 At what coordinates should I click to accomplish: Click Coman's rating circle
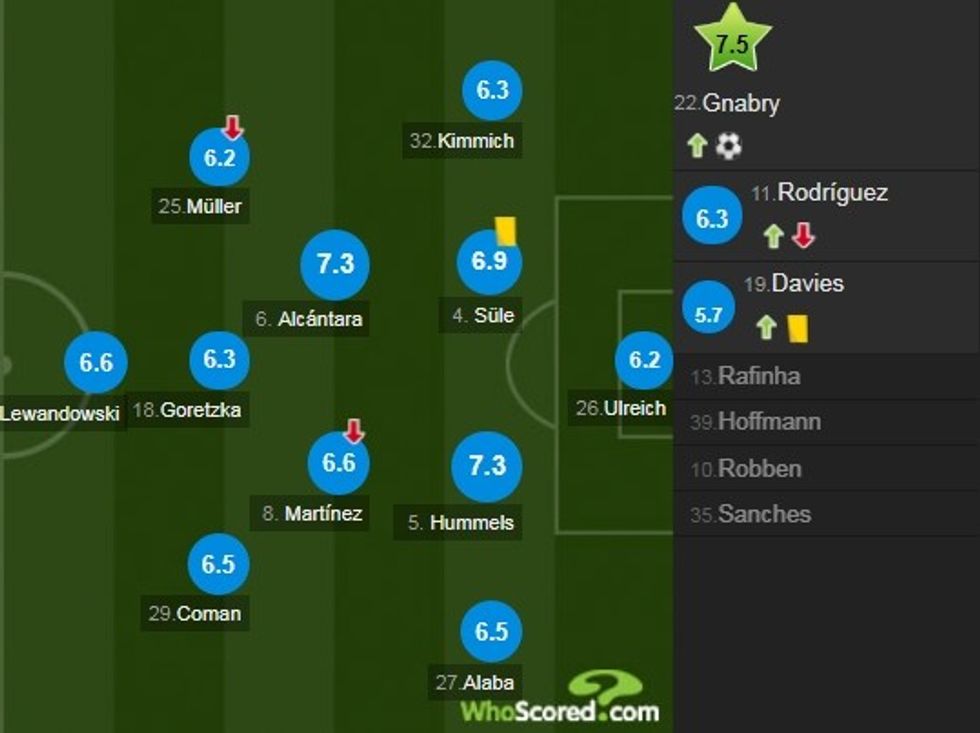click(218, 564)
